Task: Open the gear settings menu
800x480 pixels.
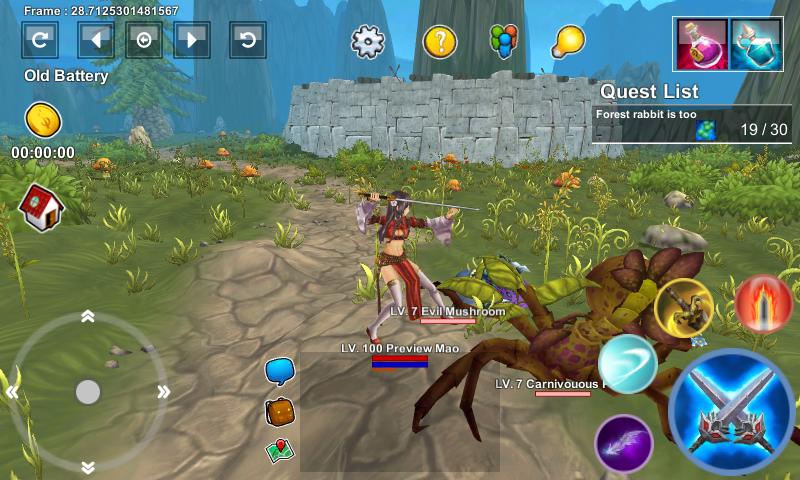Action: pyautogui.click(x=368, y=41)
